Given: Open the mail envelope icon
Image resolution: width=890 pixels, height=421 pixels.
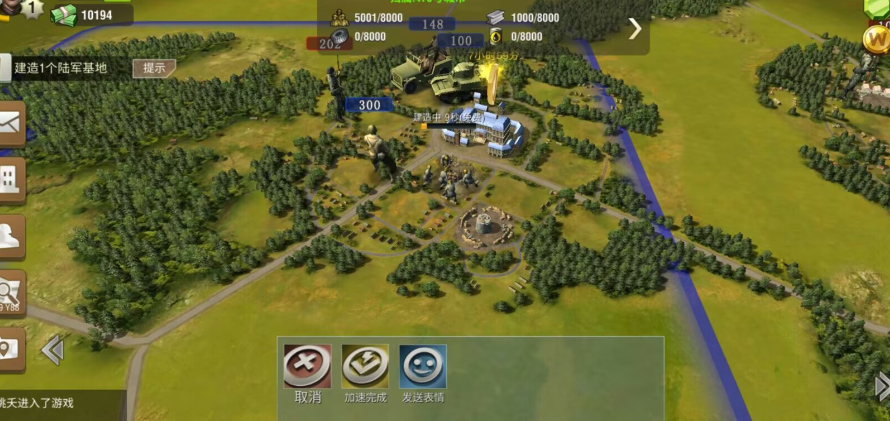Looking at the screenshot, I should [x=11, y=124].
